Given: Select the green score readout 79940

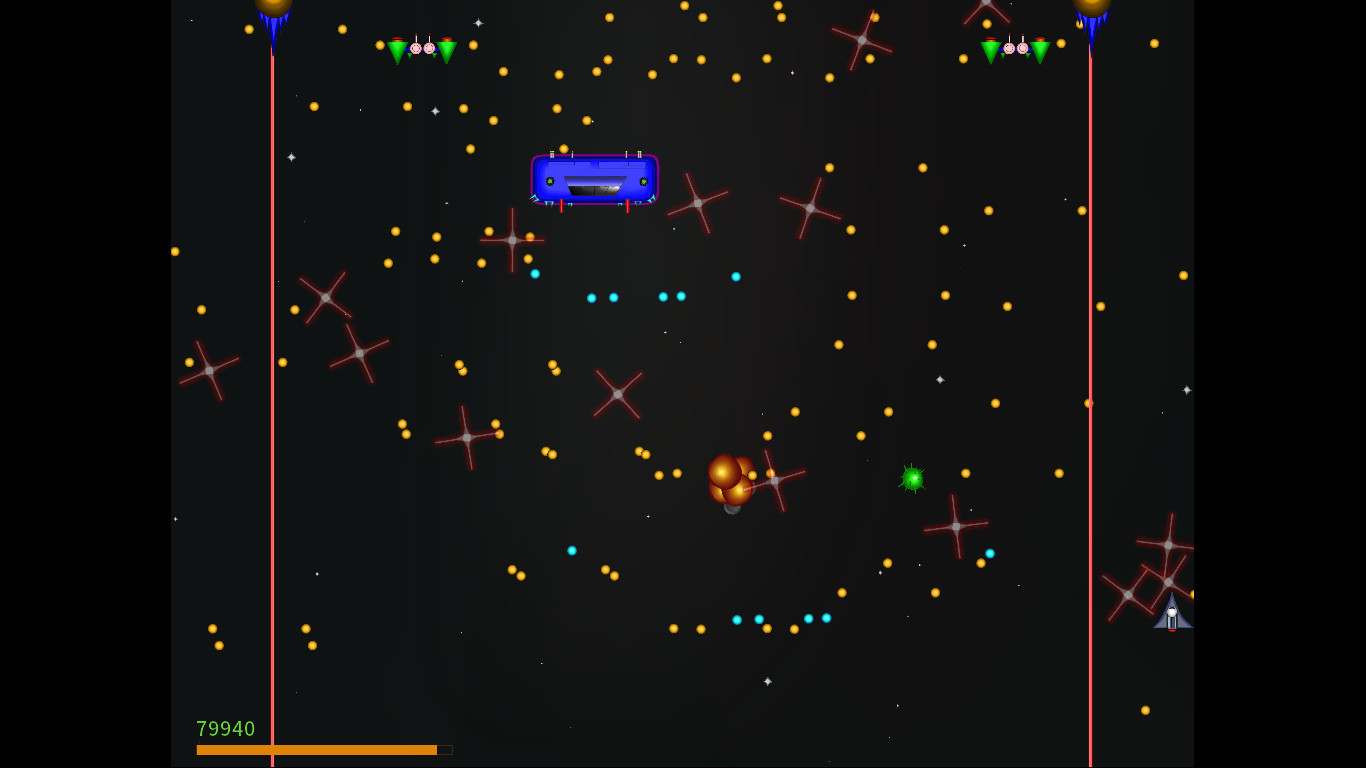Looking at the screenshot, I should (x=226, y=729).
